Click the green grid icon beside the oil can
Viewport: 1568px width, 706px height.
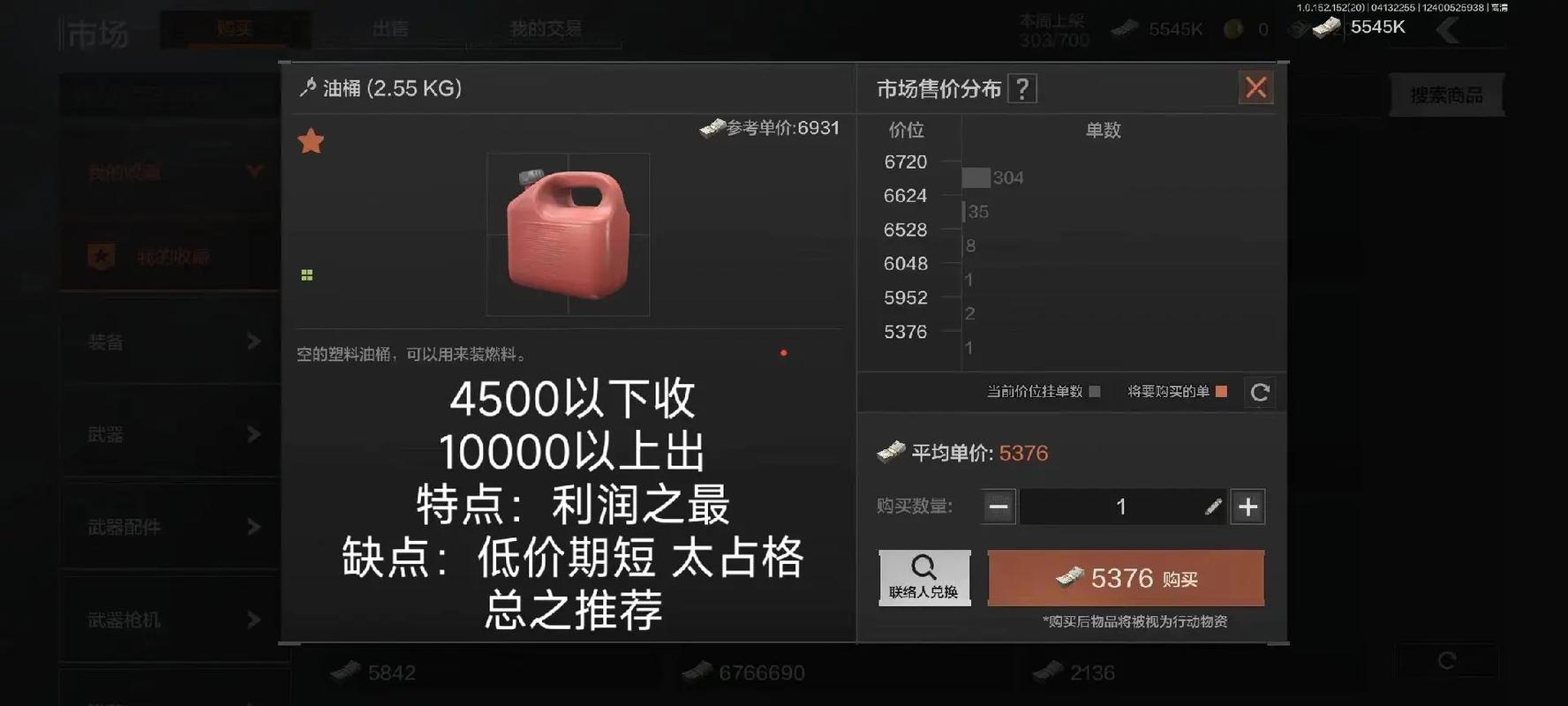(x=306, y=274)
